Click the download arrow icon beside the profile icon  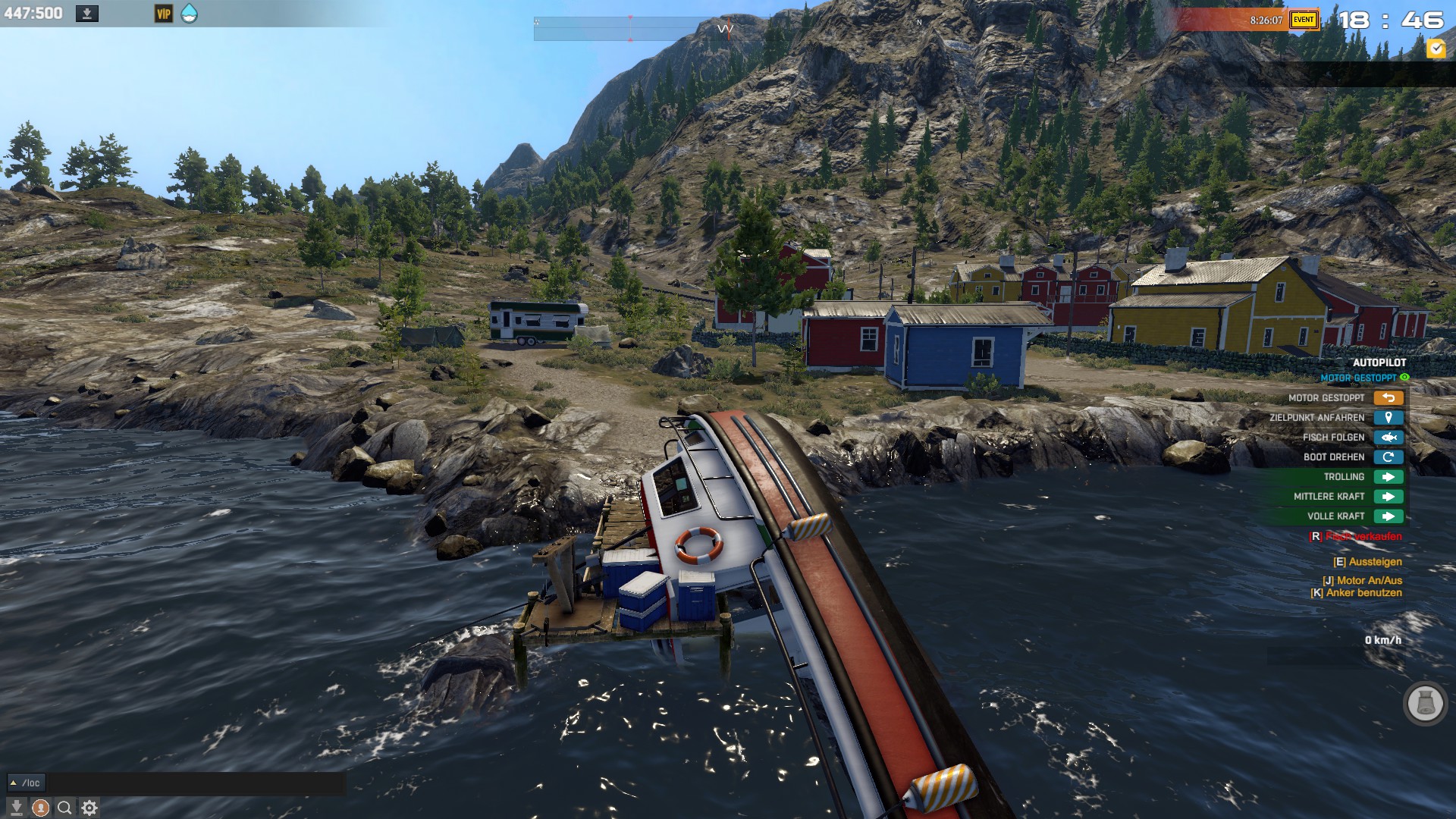[17, 808]
